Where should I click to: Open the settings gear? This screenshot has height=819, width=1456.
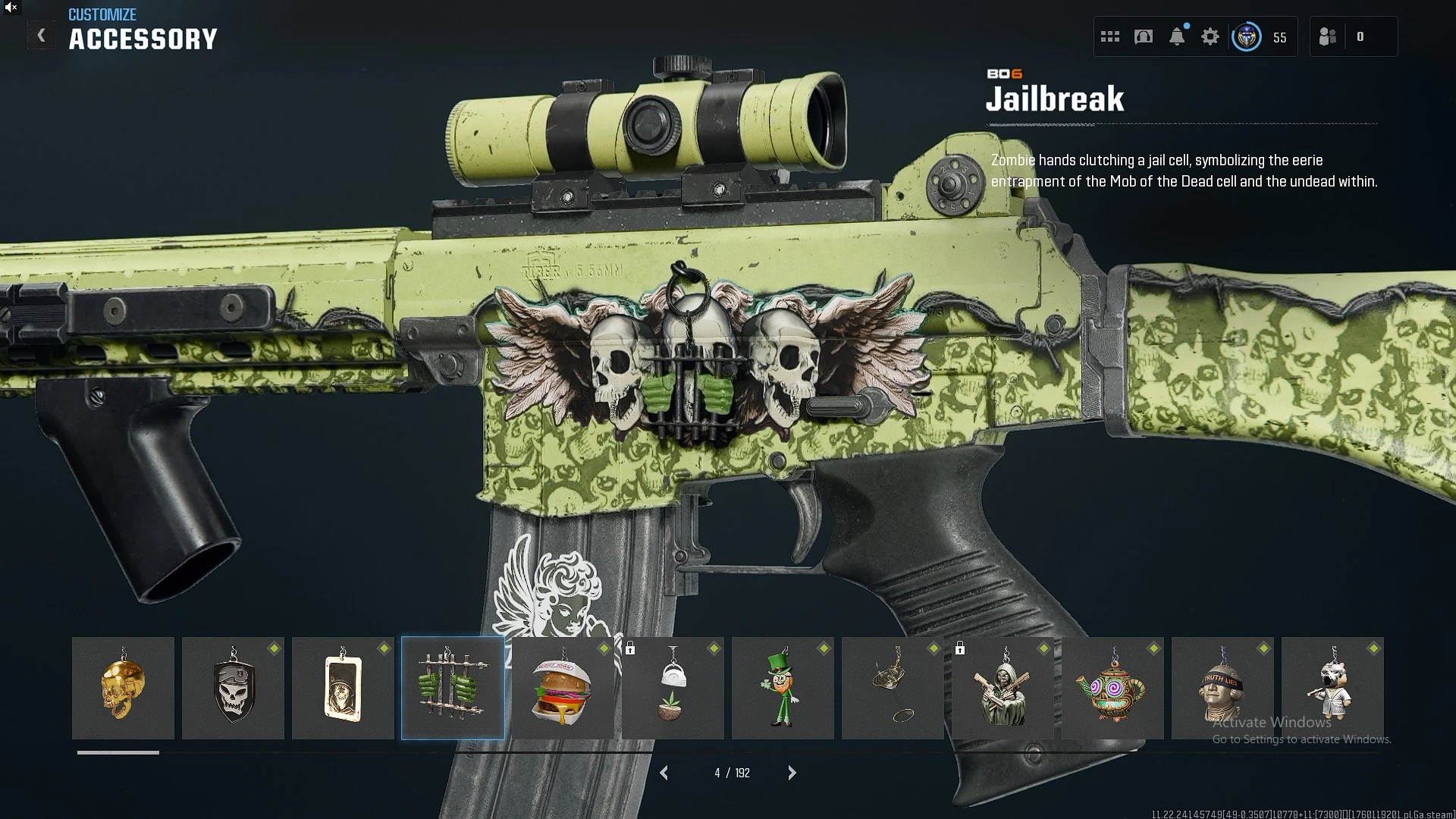(1210, 36)
